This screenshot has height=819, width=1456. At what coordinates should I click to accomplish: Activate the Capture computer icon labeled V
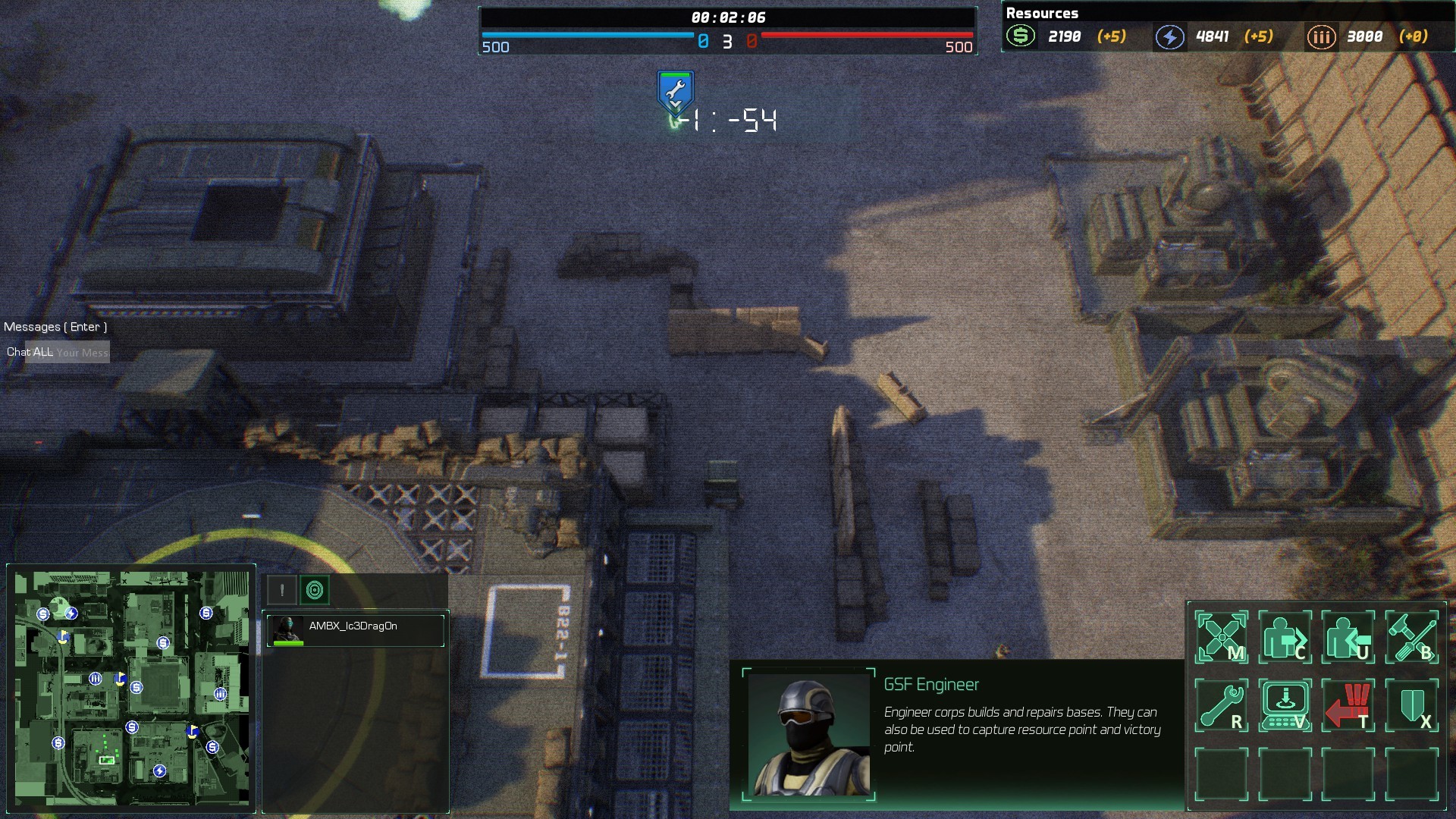coord(1287,704)
